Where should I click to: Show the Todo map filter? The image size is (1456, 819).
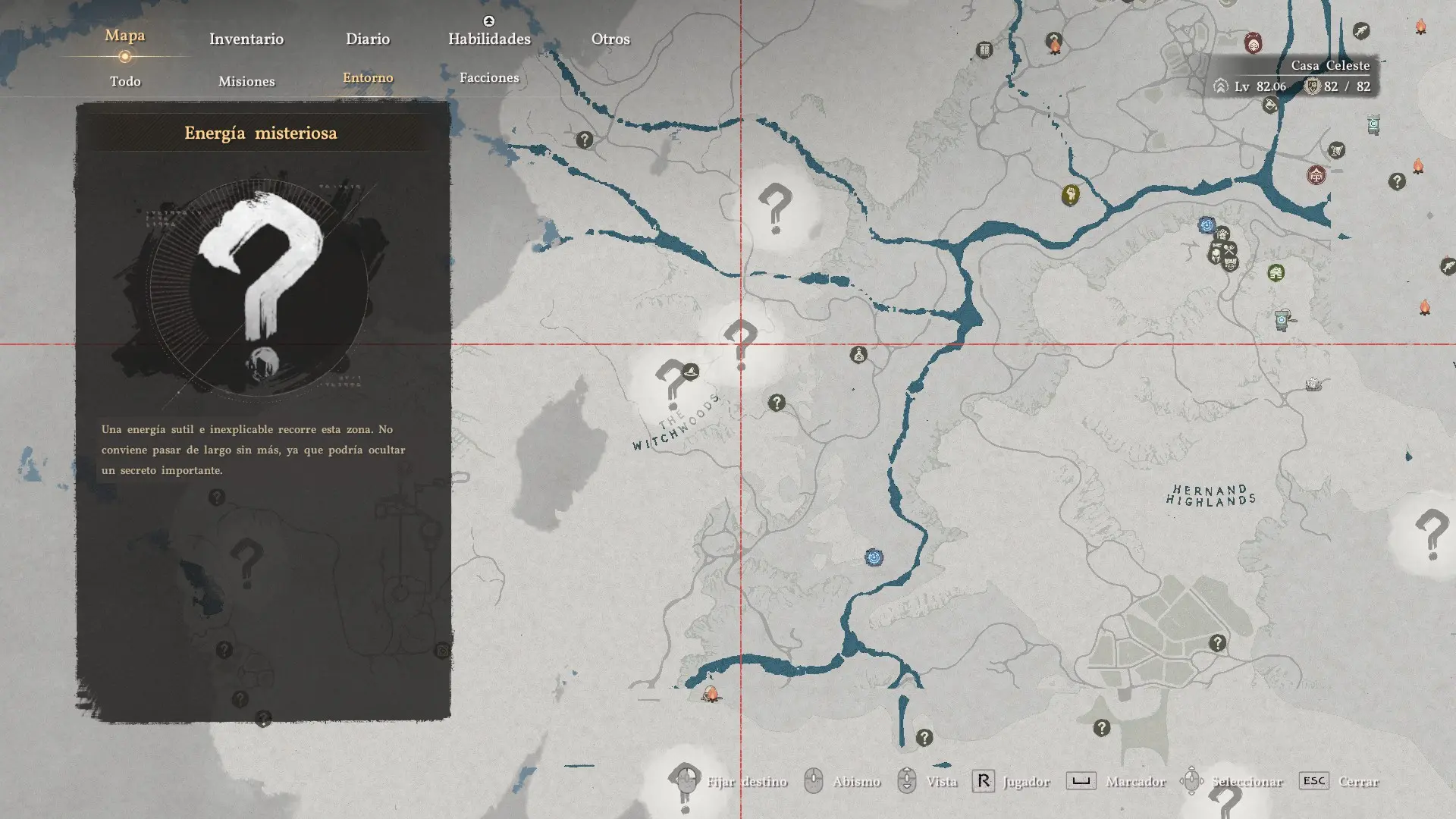point(125,81)
